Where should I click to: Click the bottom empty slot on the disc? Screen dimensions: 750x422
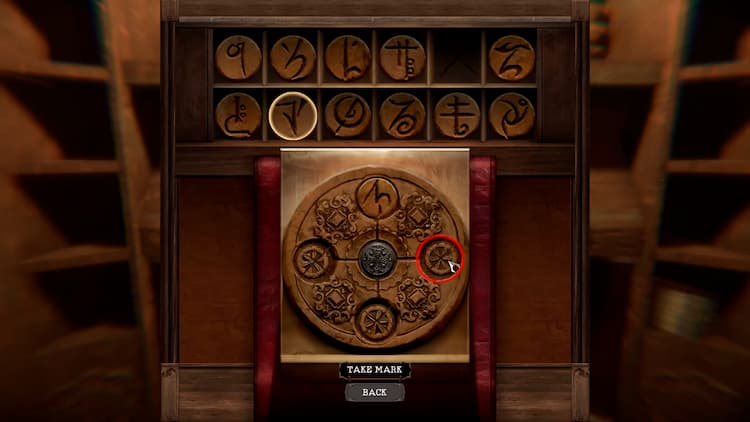pos(377,320)
